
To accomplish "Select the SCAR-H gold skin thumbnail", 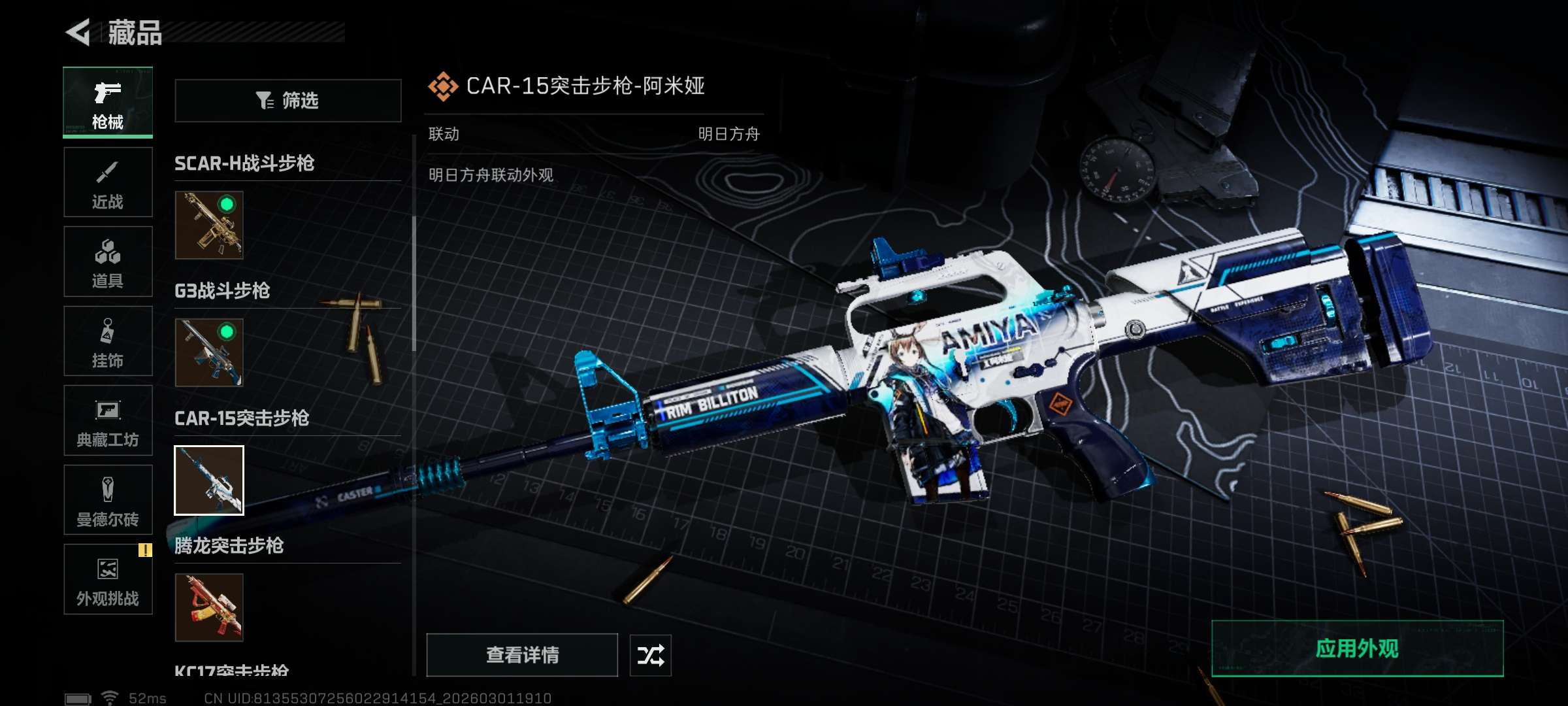I will tap(209, 225).
